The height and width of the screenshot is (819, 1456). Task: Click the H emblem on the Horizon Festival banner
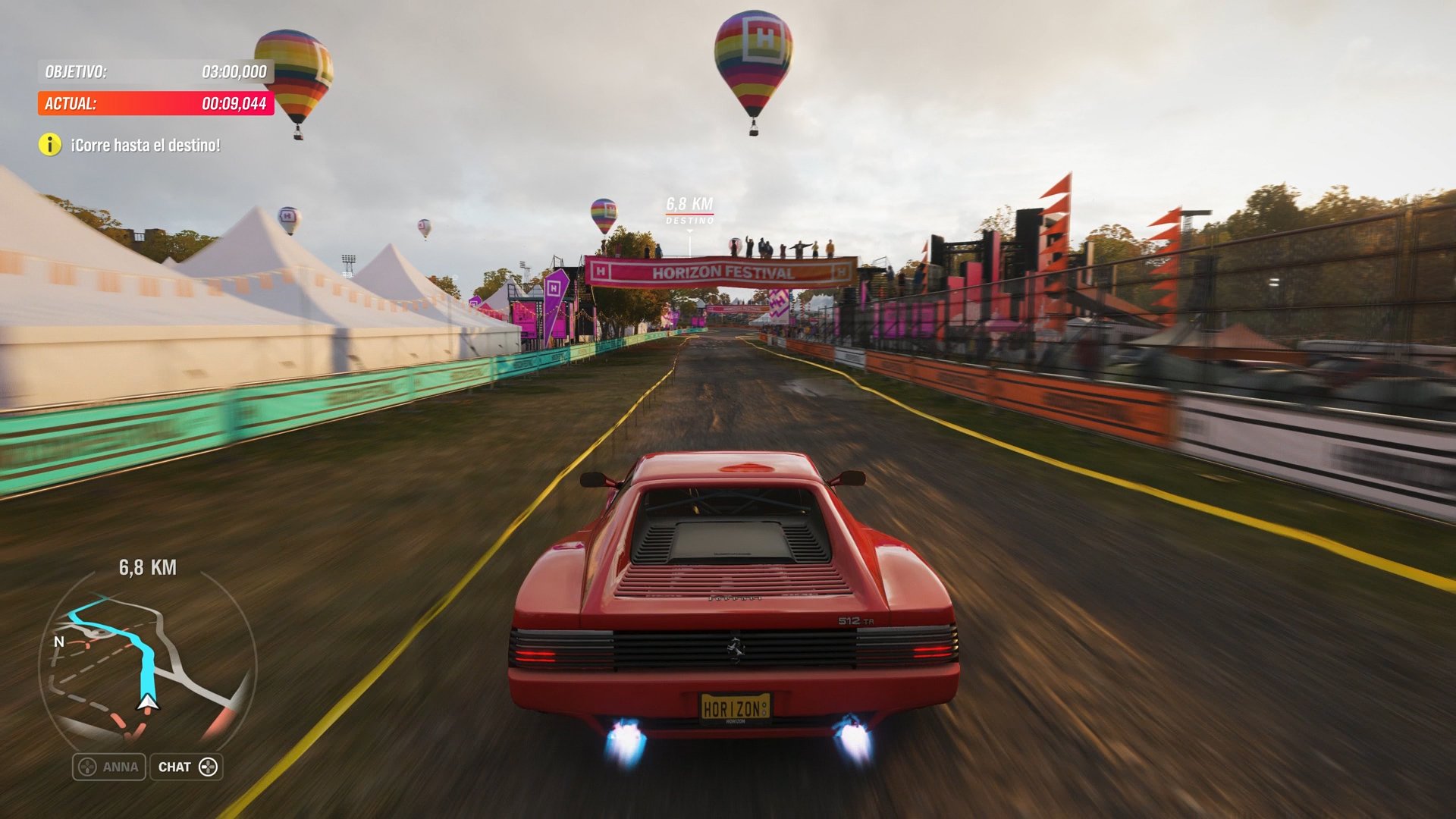[x=599, y=271]
